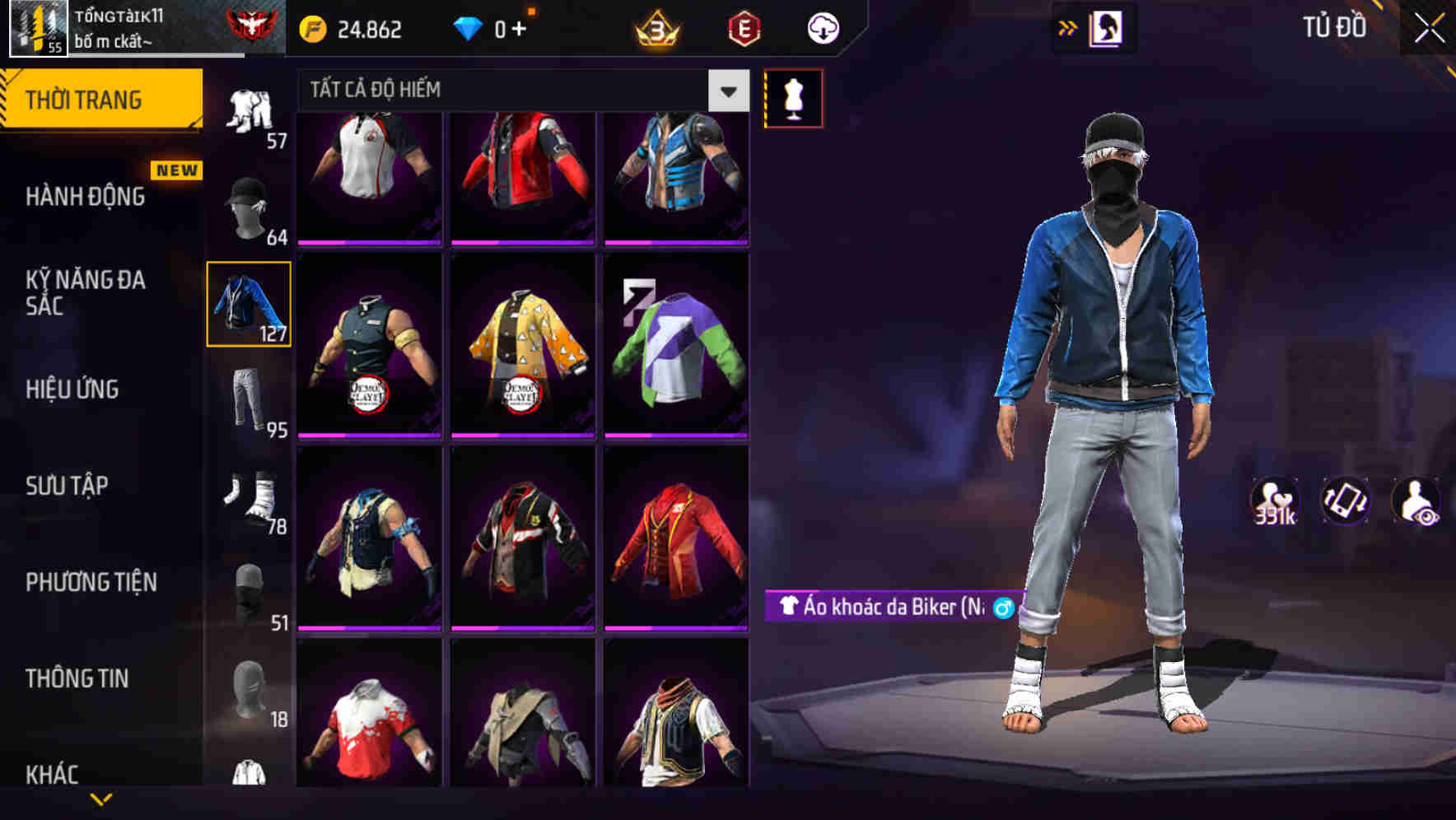1456x820 pixels.
Task: Tap the cloud download icon
Action: click(x=822, y=27)
